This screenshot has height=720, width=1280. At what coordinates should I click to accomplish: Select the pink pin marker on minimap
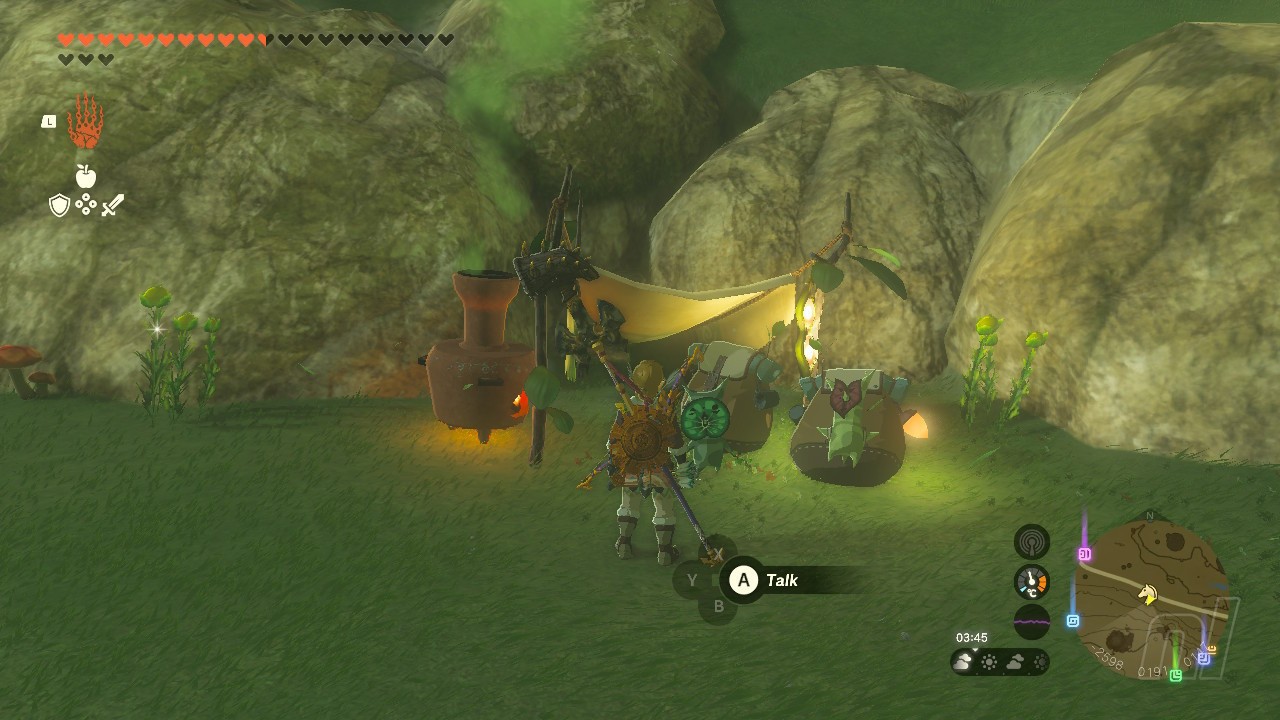point(1085,554)
